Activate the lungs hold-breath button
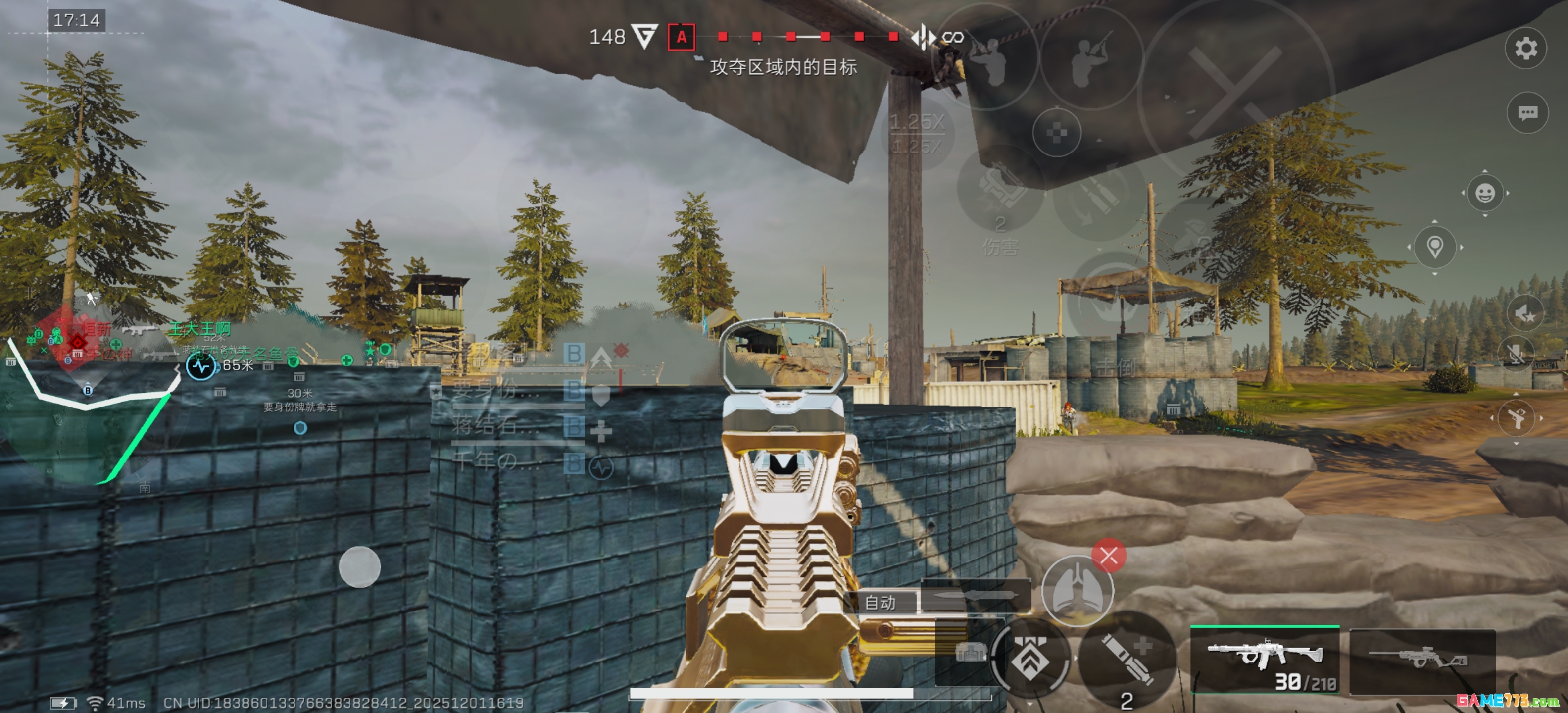The height and width of the screenshot is (713, 1568). coord(1077,591)
